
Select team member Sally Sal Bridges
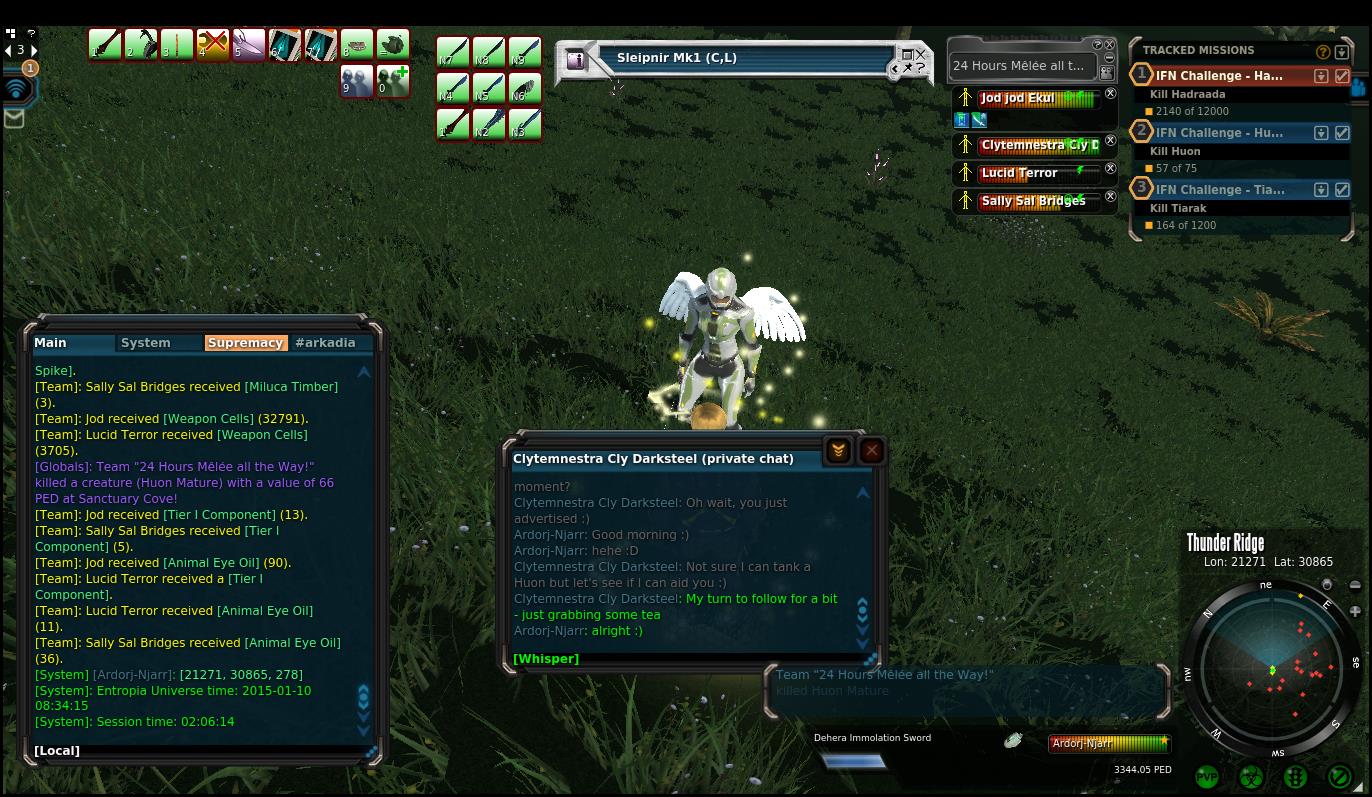tap(1033, 201)
